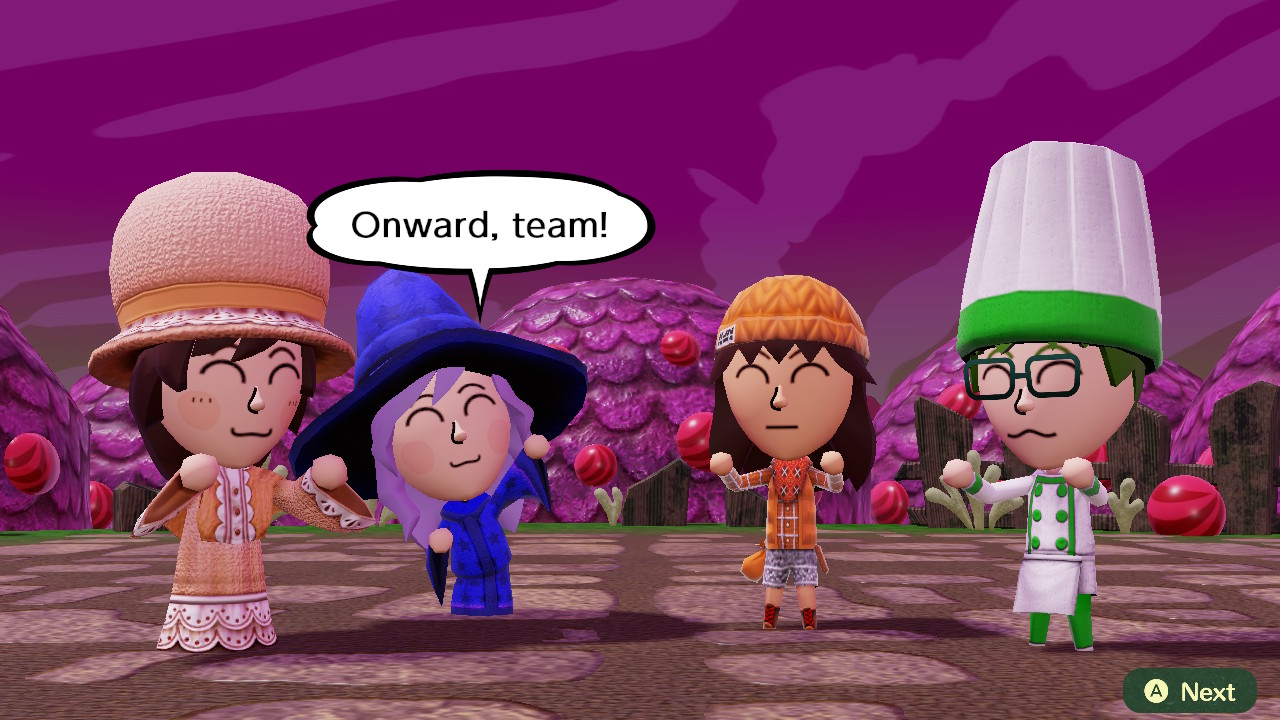Advance the dialogue with the Next button
Viewport: 1280px width, 720px height.
point(1190,691)
